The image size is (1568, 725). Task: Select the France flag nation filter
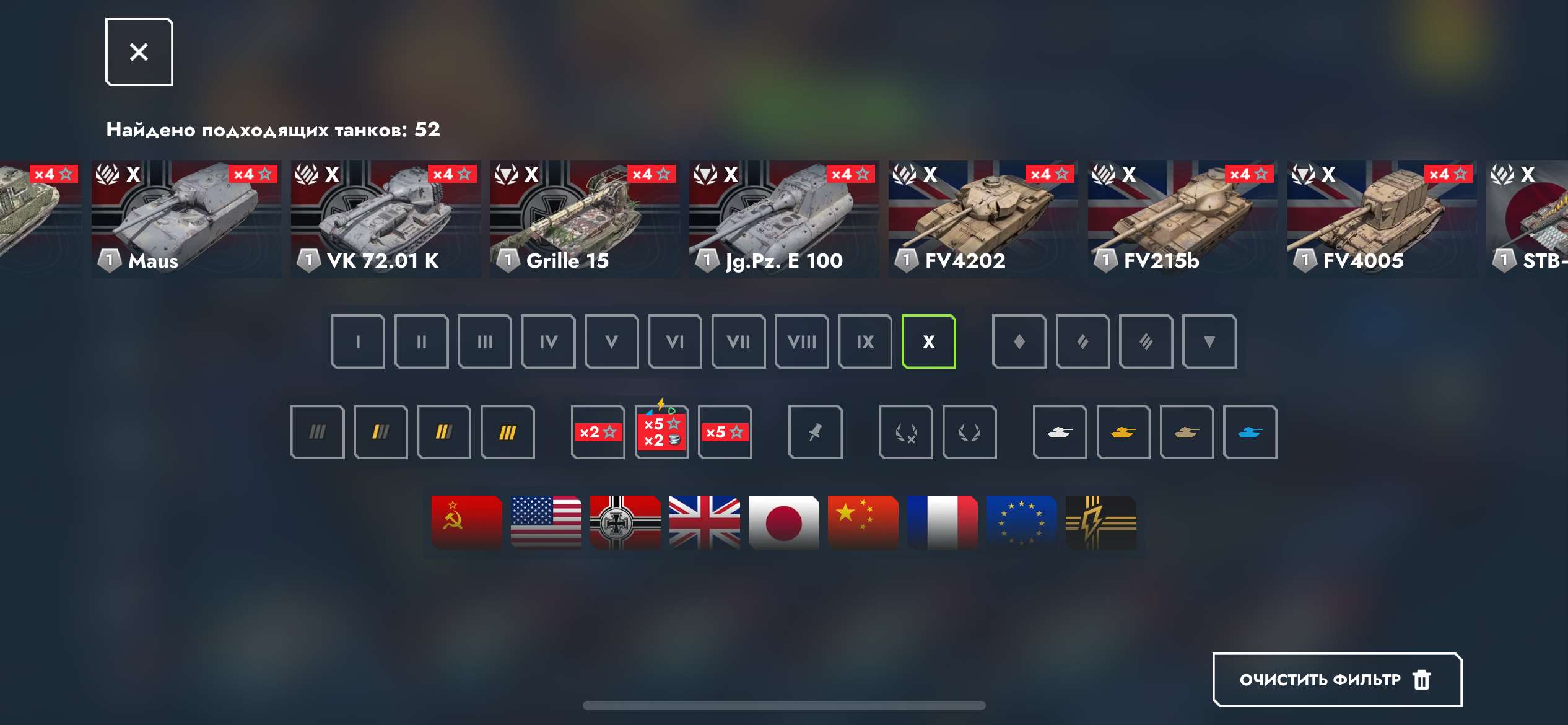[x=943, y=522]
